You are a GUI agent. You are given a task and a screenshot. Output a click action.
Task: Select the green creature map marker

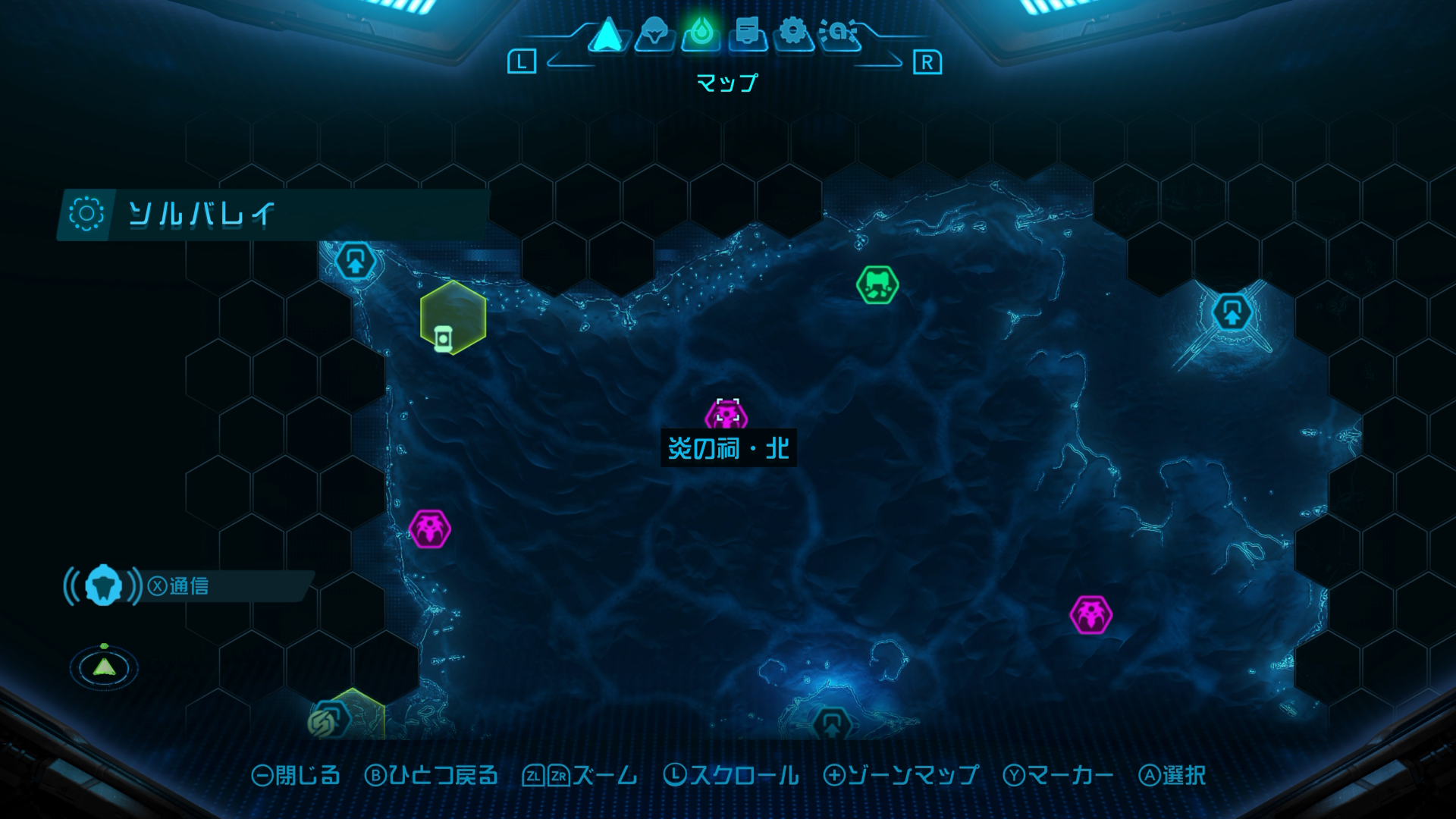pos(877,285)
